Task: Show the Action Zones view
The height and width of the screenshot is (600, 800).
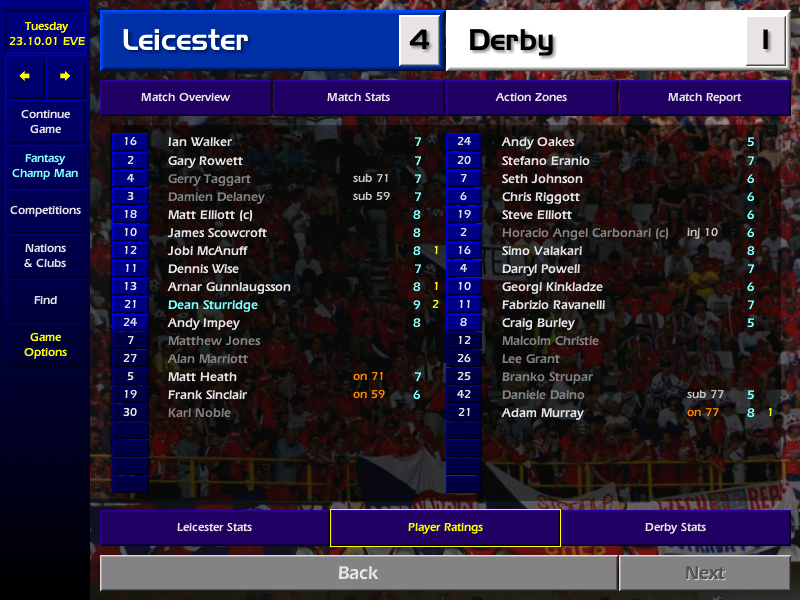Action: click(531, 97)
